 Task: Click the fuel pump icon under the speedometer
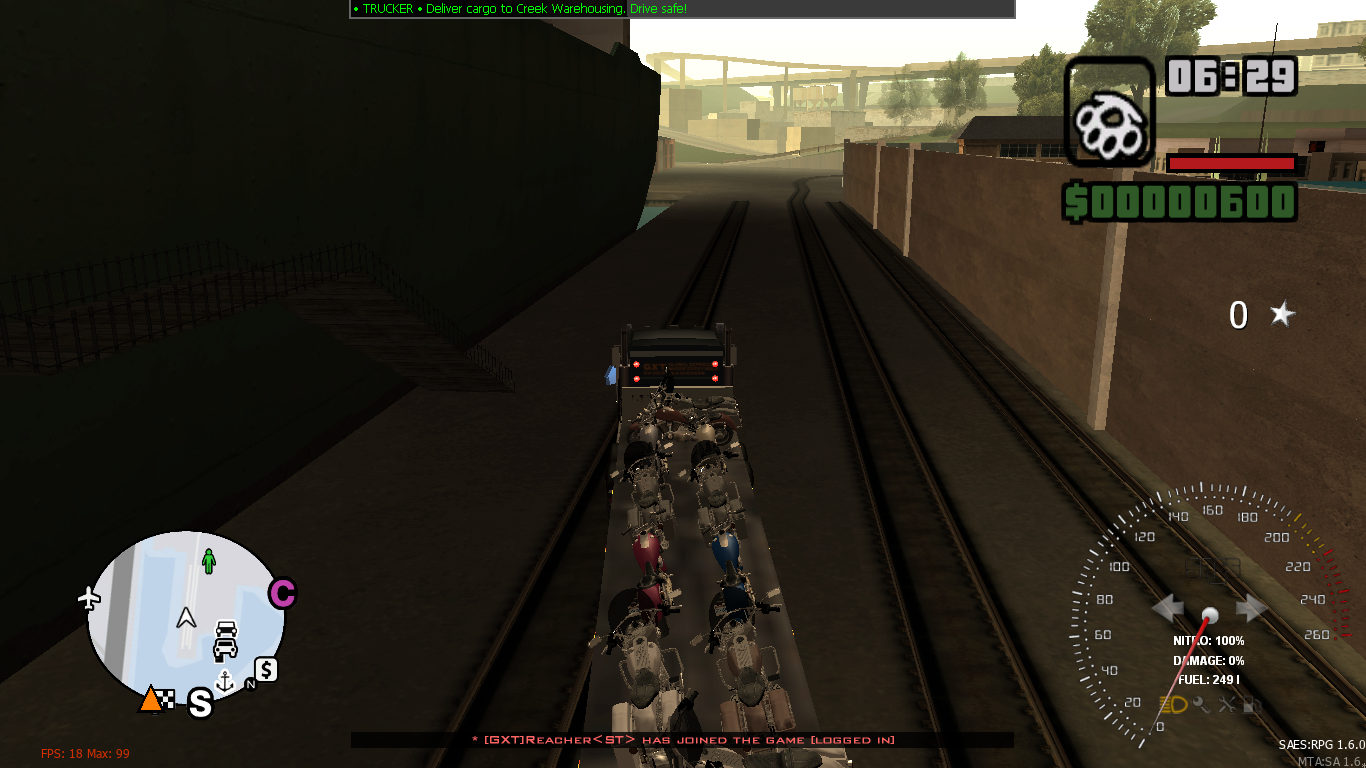click(1252, 705)
